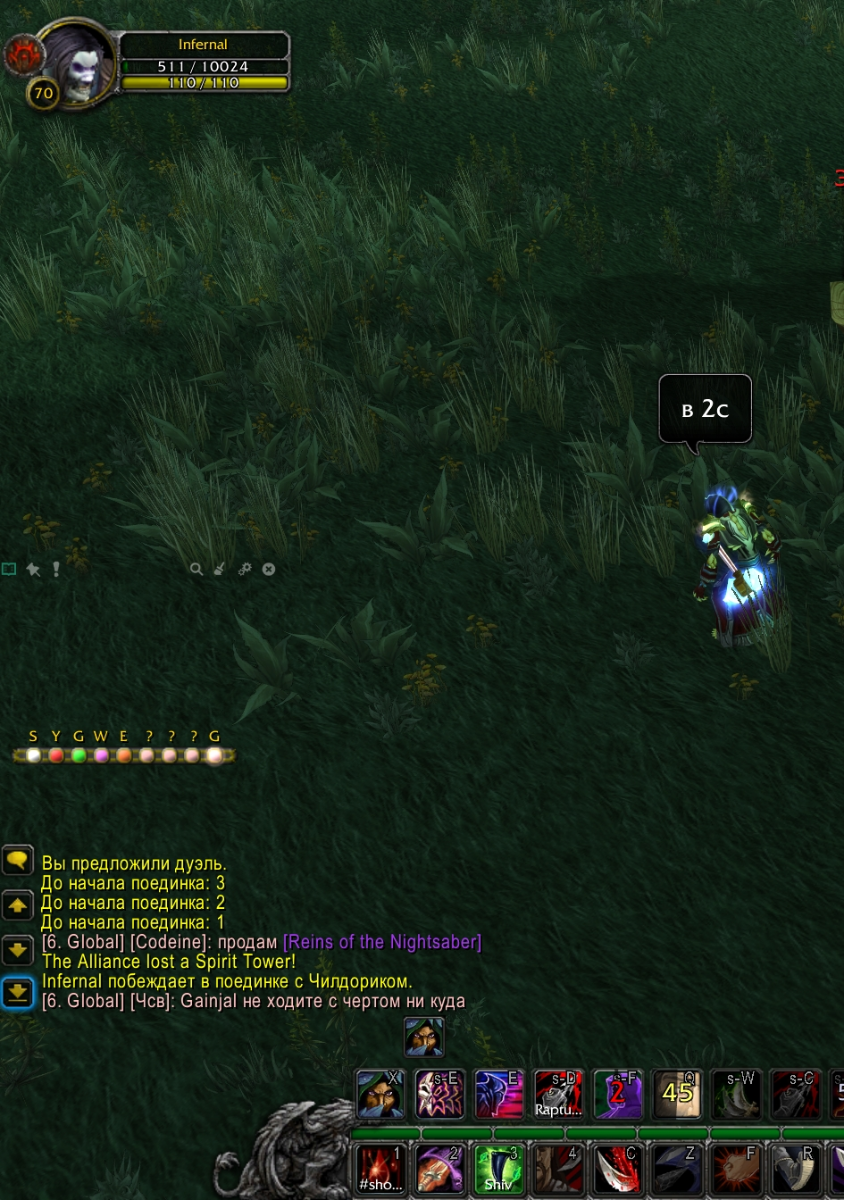Use the skull mask ability bound to s-E
844x1200 pixels.
pos(439,1094)
